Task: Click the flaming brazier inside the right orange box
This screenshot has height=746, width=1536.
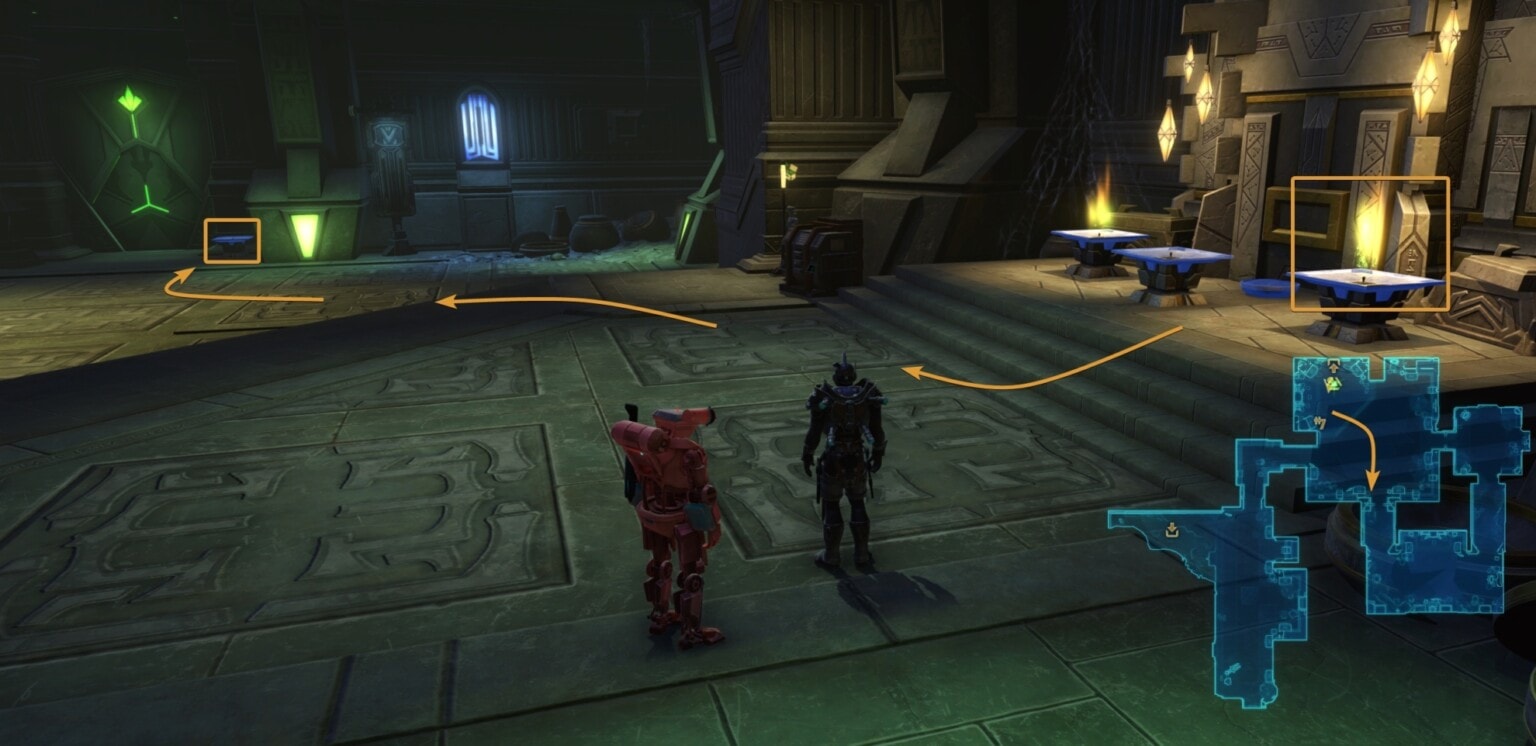Action: [1366, 275]
